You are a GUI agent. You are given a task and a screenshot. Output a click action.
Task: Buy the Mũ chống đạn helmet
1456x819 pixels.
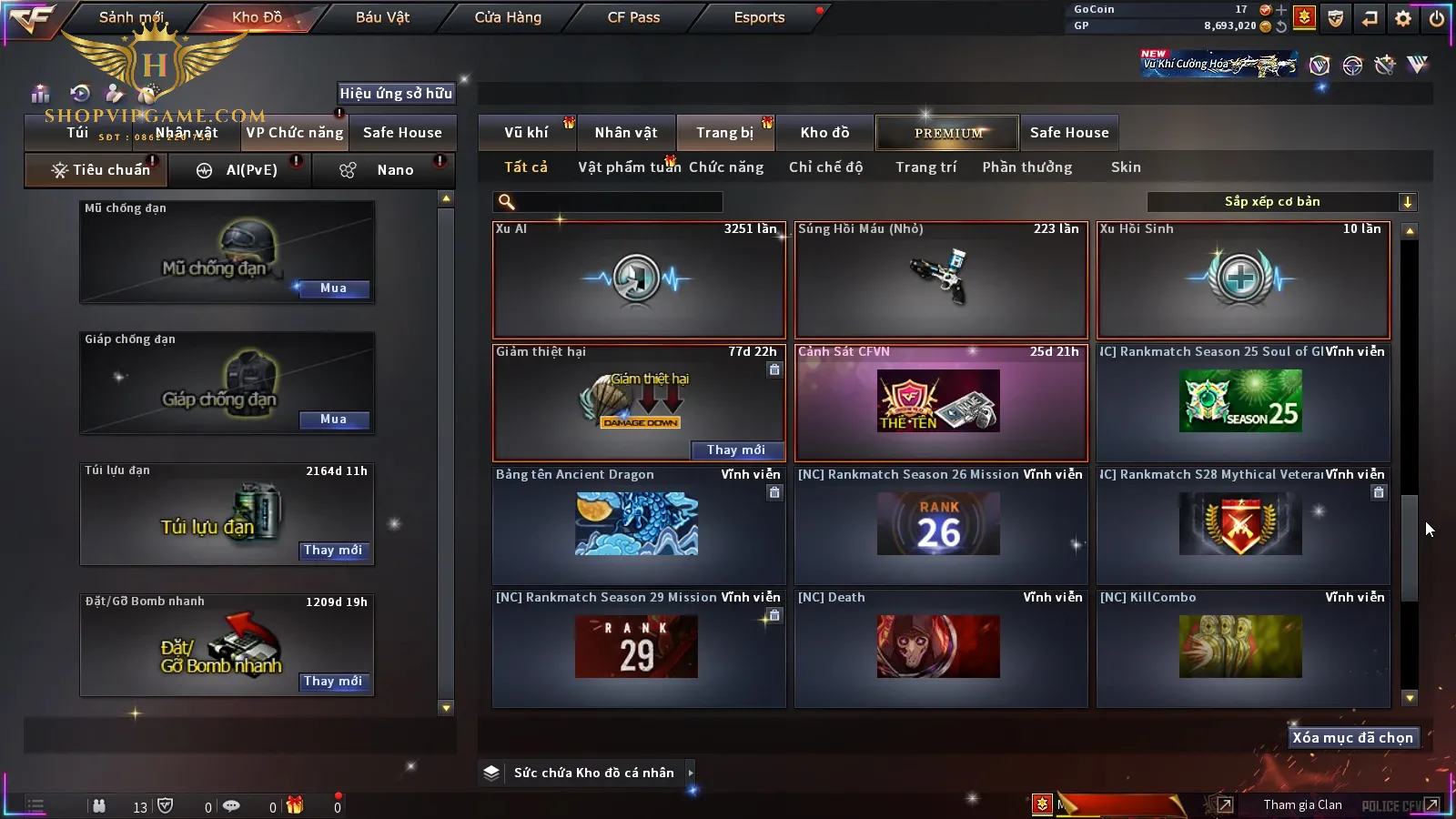[x=333, y=288]
